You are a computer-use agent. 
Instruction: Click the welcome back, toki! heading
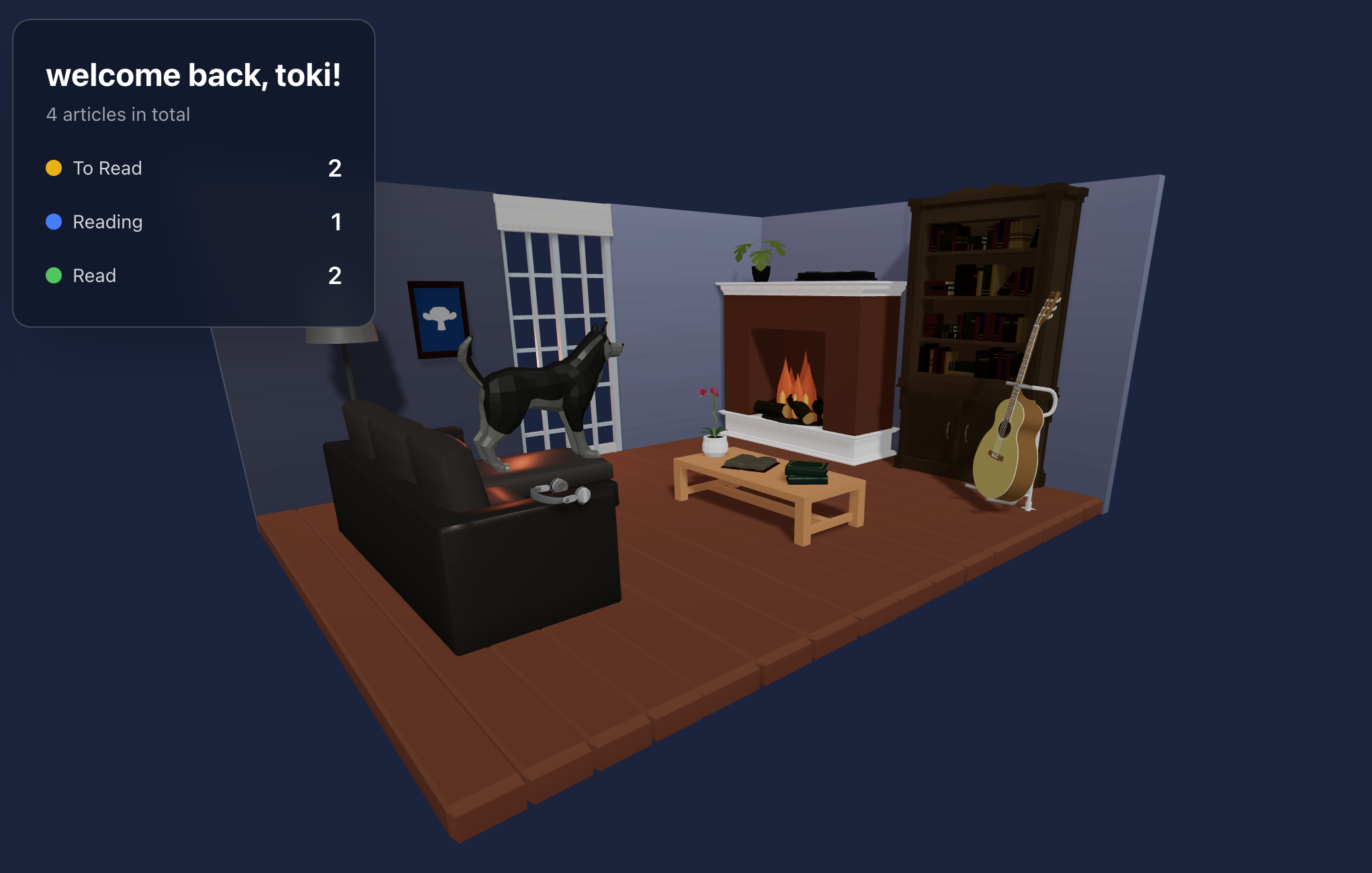tap(194, 75)
